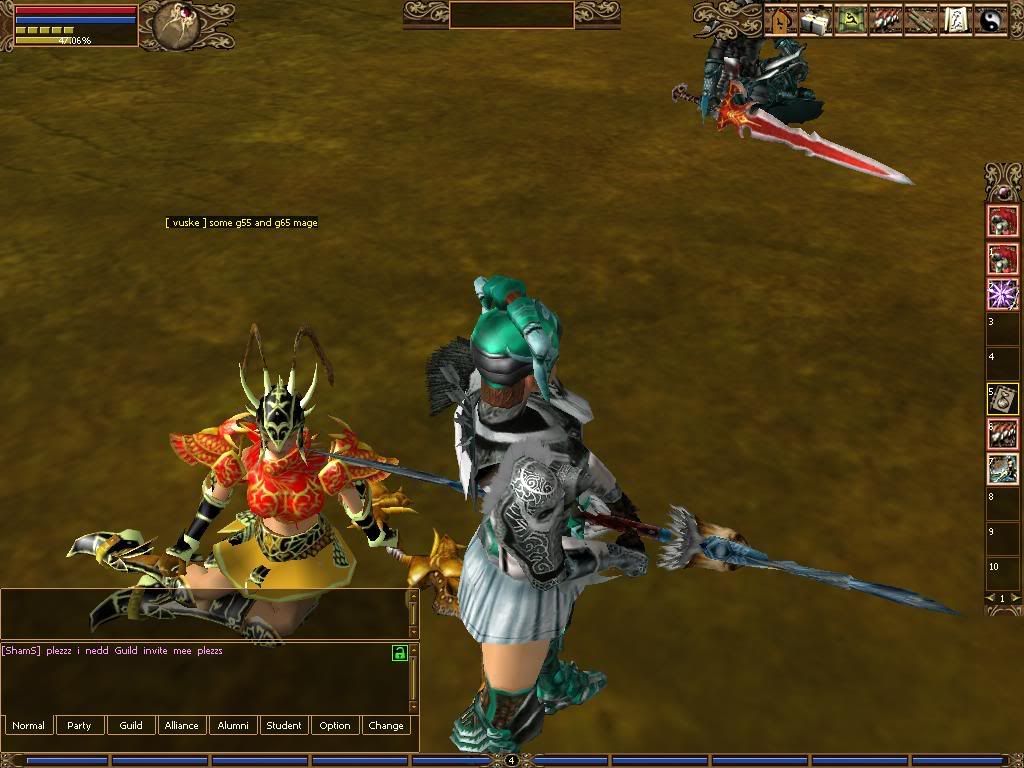The width and height of the screenshot is (1024, 768).
Task: Select the orange tag icon in top toolbar
Action: coord(780,20)
